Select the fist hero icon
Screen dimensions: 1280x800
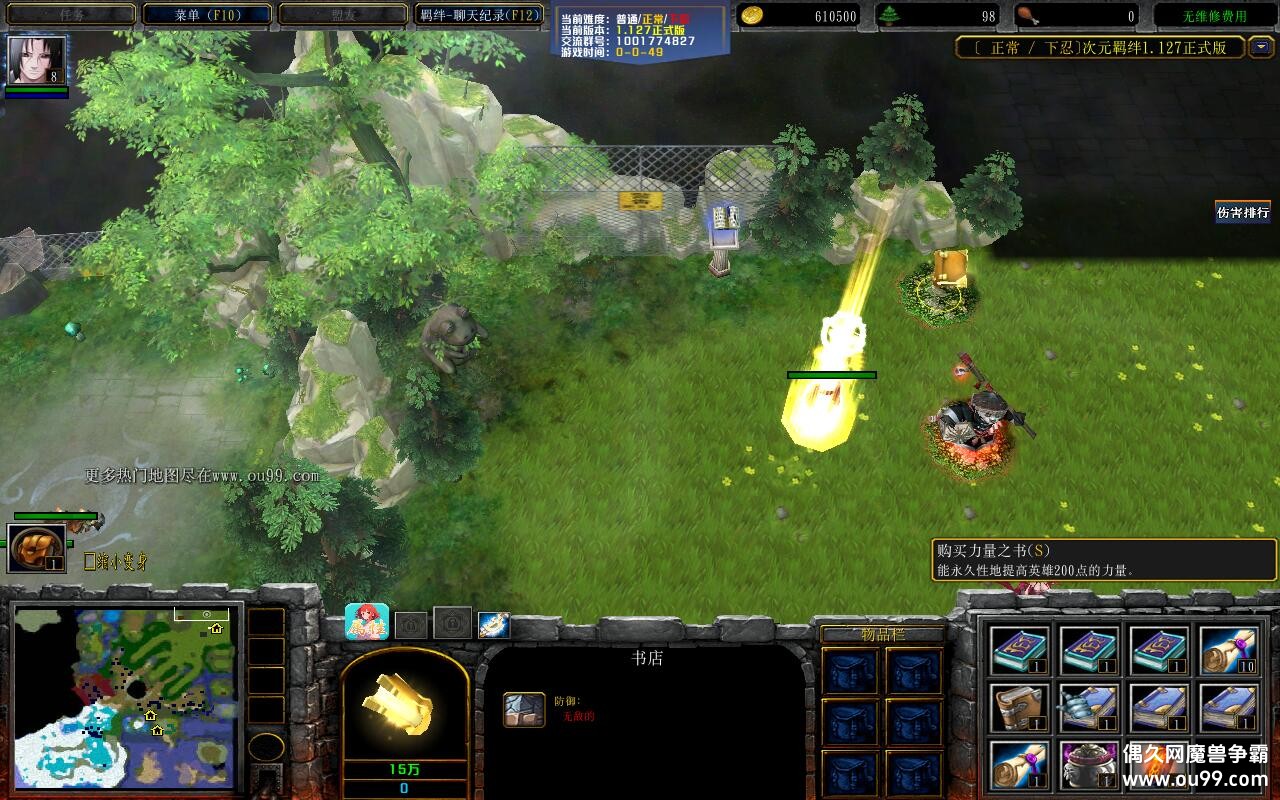pos(37,547)
